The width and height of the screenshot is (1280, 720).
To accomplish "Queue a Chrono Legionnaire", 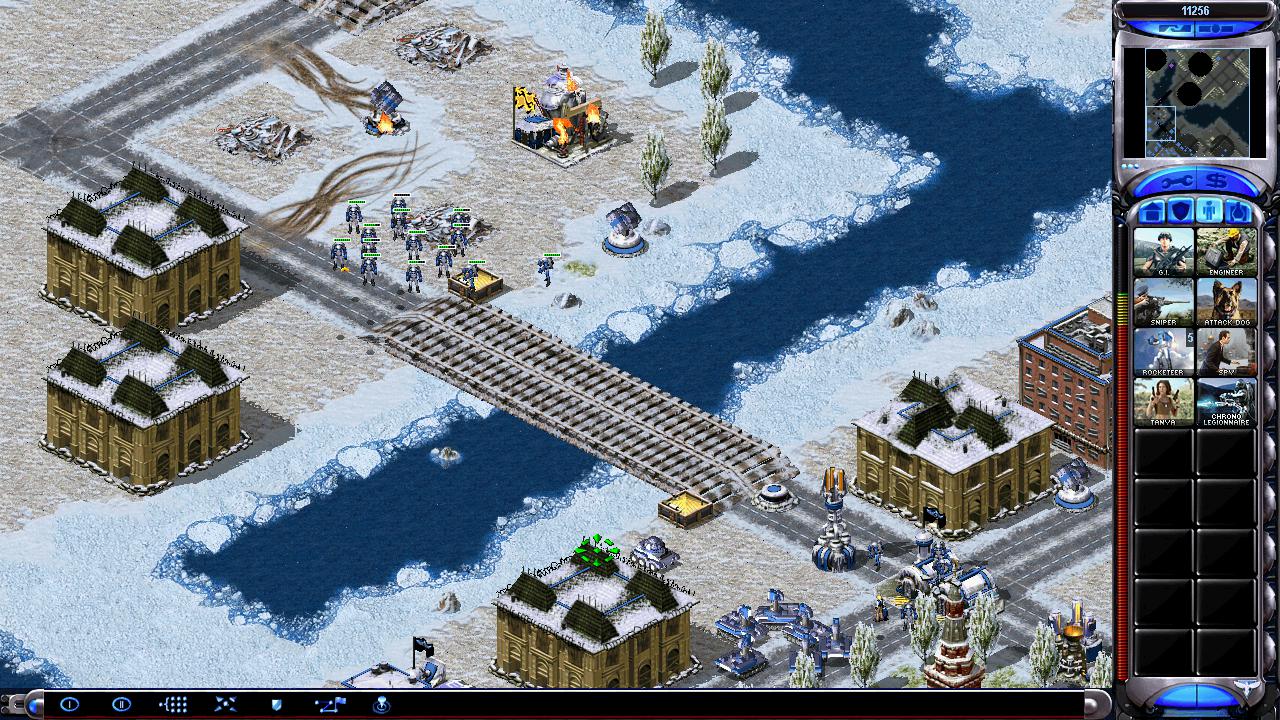I will coord(1226,402).
